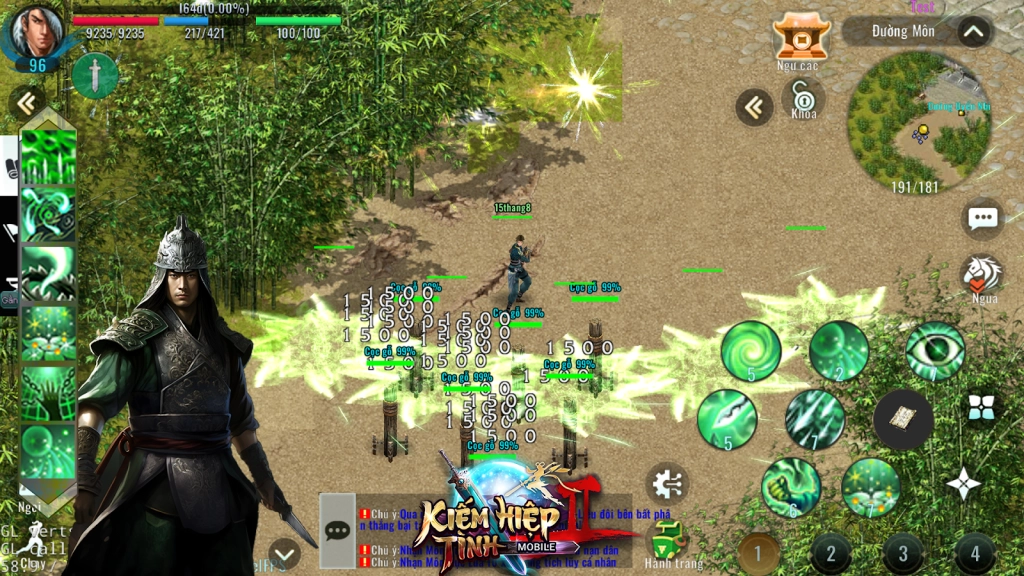Screen dimensions: 1024x576
Task: Select skill page 2
Action: [831, 553]
